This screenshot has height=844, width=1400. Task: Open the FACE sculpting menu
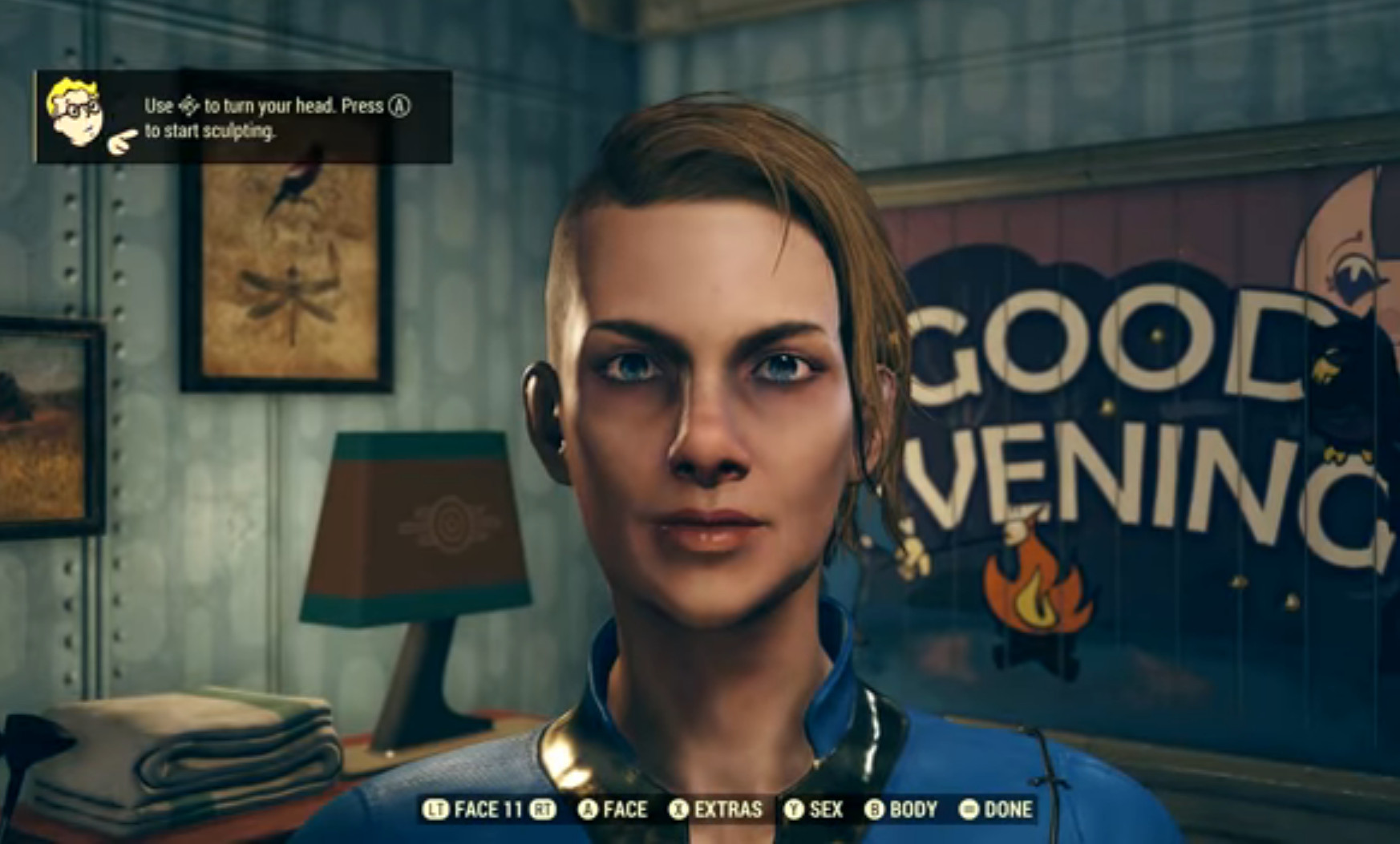[x=625, y=810]
